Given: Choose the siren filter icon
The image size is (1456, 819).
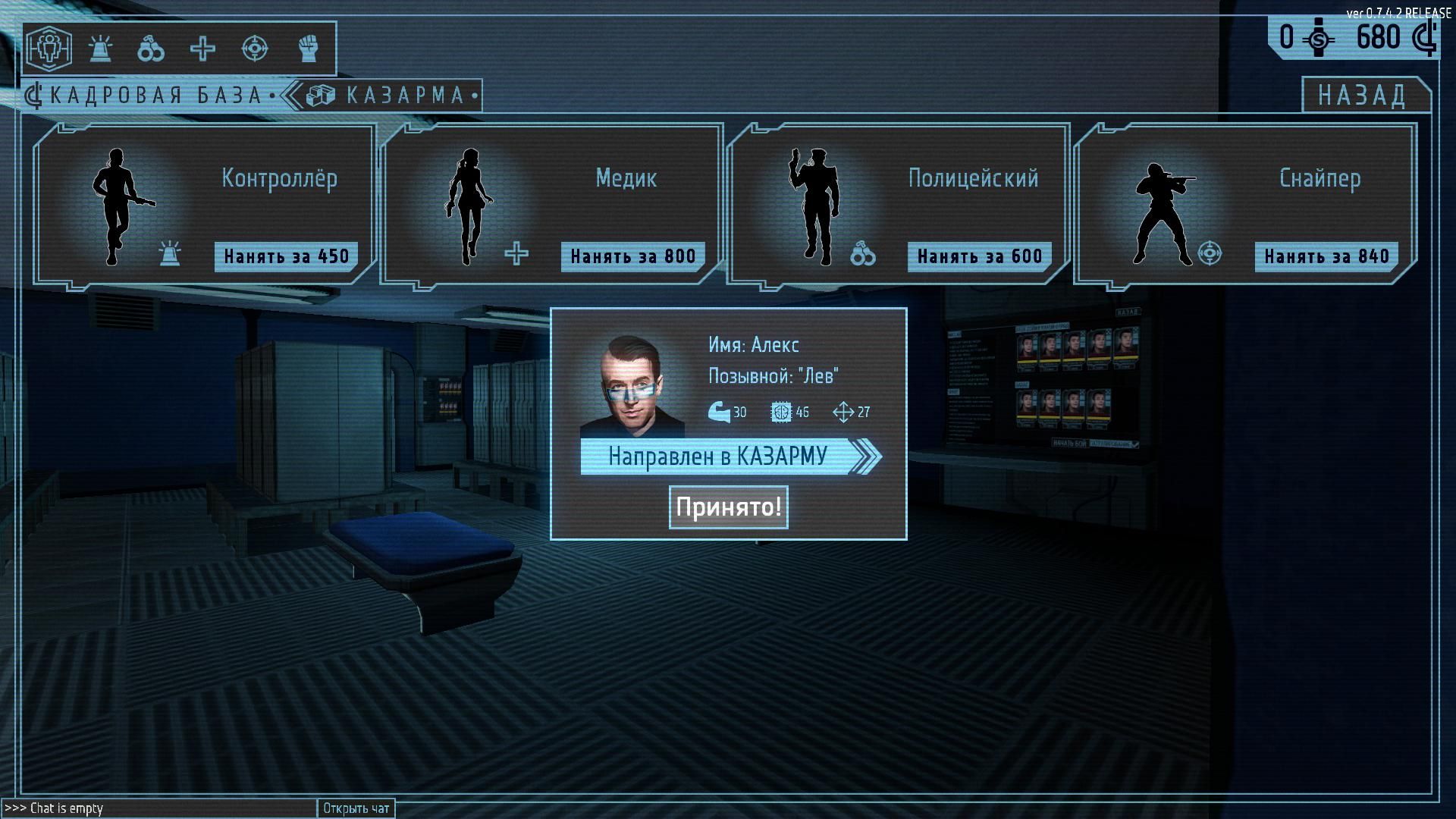Looking at the screenshot, I should tap(100, 49).
